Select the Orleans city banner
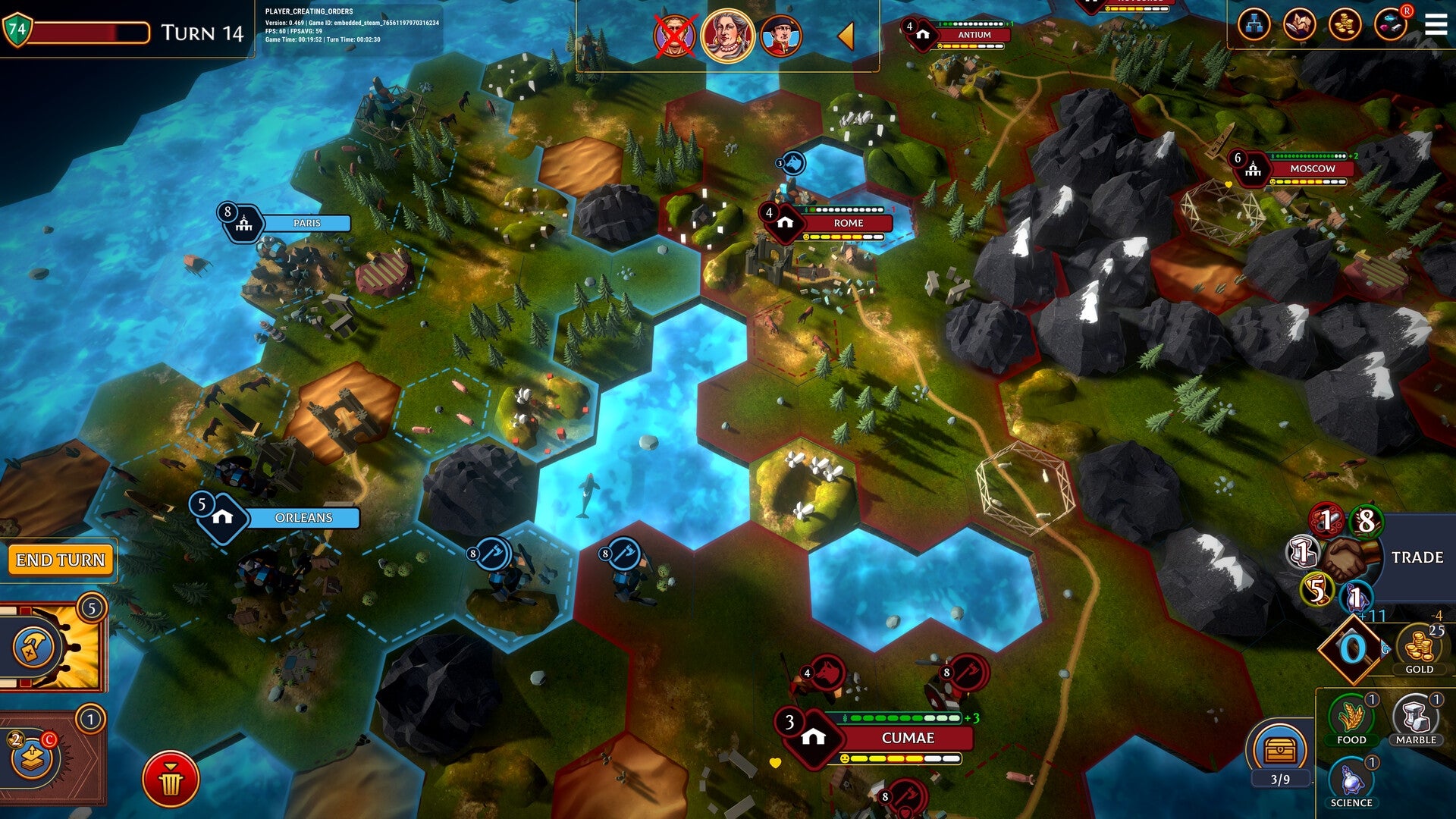1456x819 pixels. click(x=302, y=519)
